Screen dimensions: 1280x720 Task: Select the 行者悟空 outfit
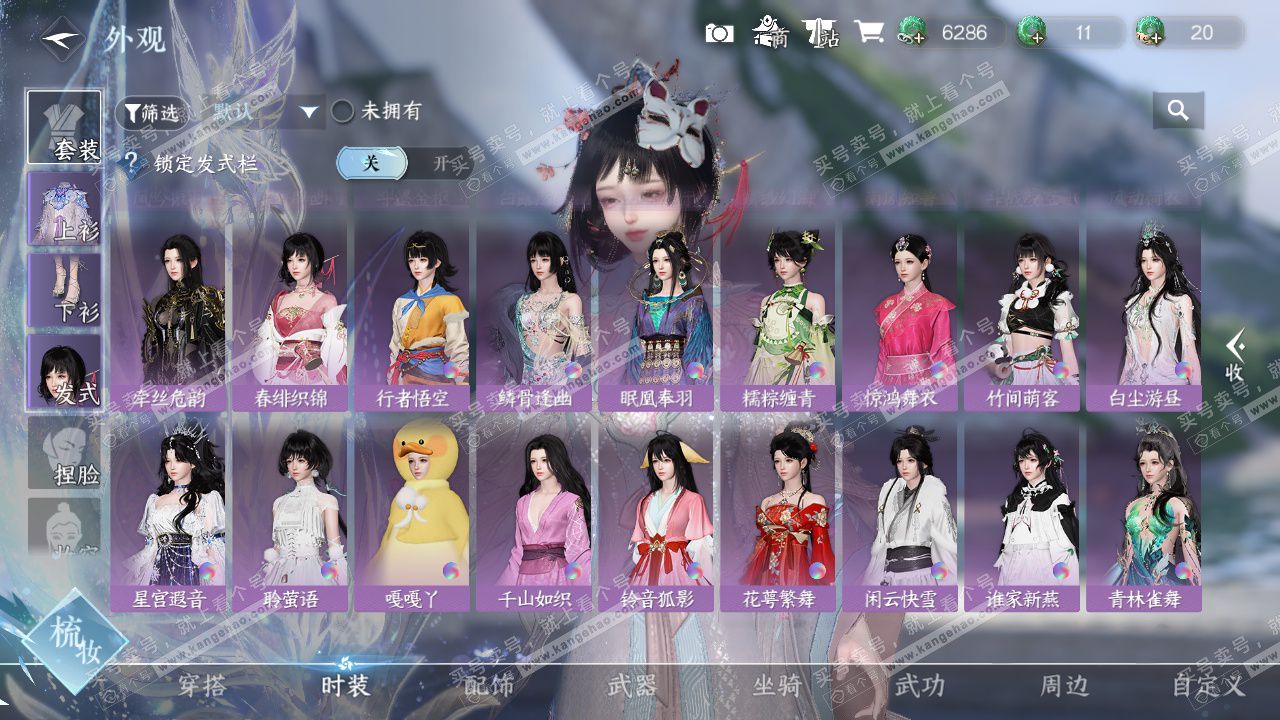click(411, 316)
